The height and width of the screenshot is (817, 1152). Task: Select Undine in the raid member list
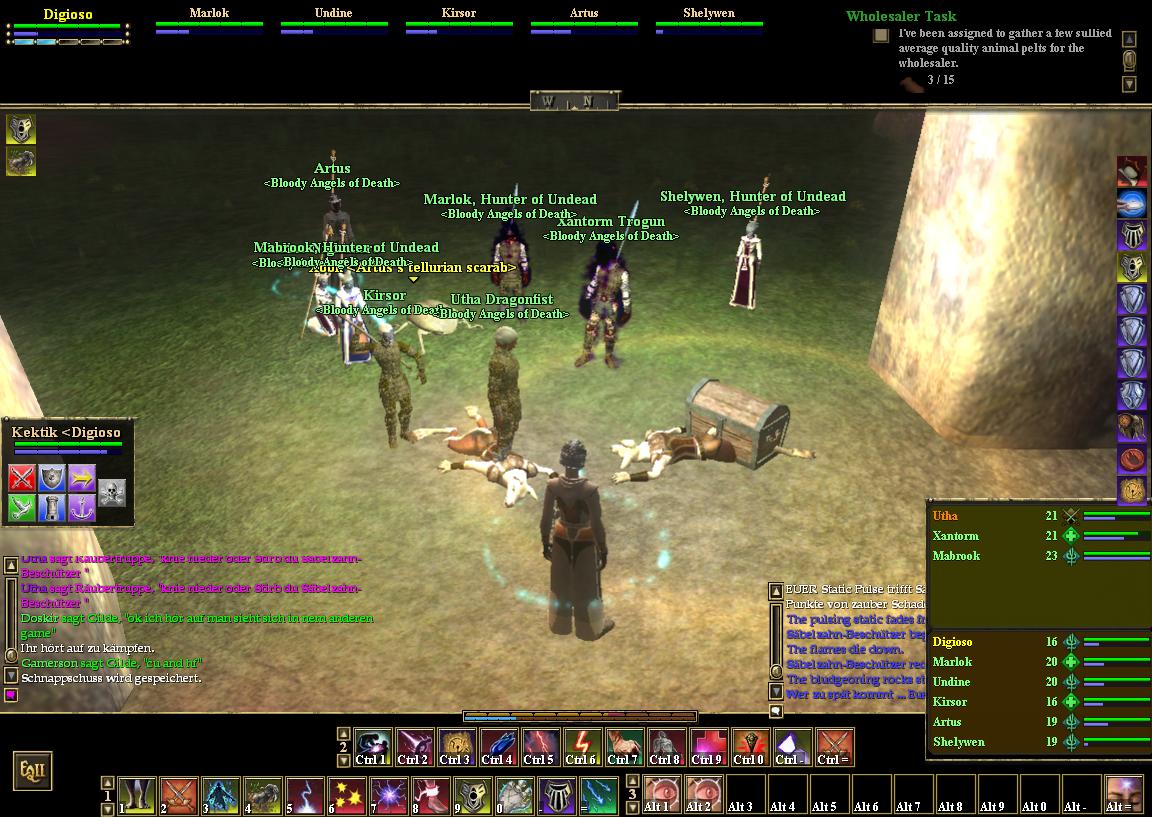[x=951, y=682]
